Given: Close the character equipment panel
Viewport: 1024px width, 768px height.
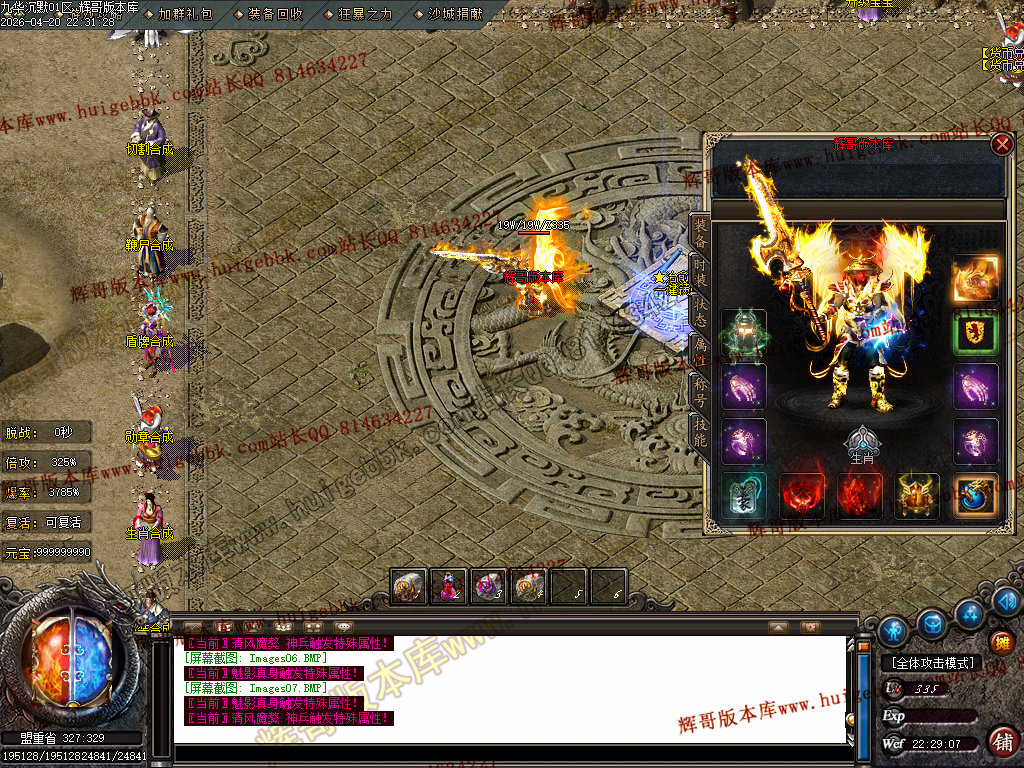Looking at the screenshot, I should coord(1001,145).
